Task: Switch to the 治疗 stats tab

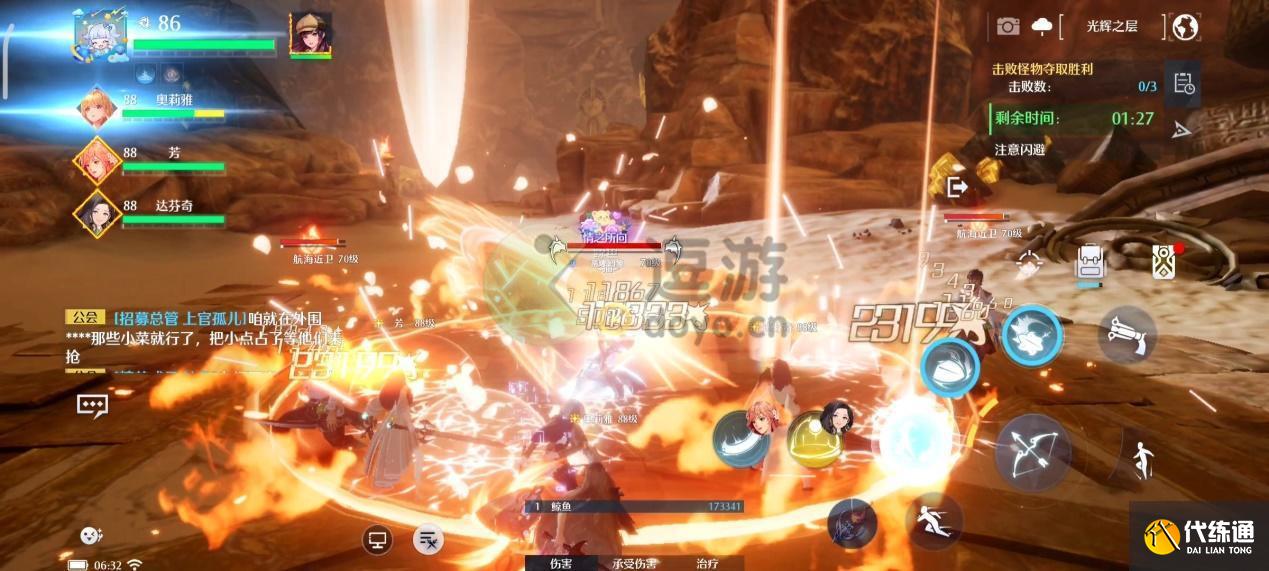Action: click(707, 563)
